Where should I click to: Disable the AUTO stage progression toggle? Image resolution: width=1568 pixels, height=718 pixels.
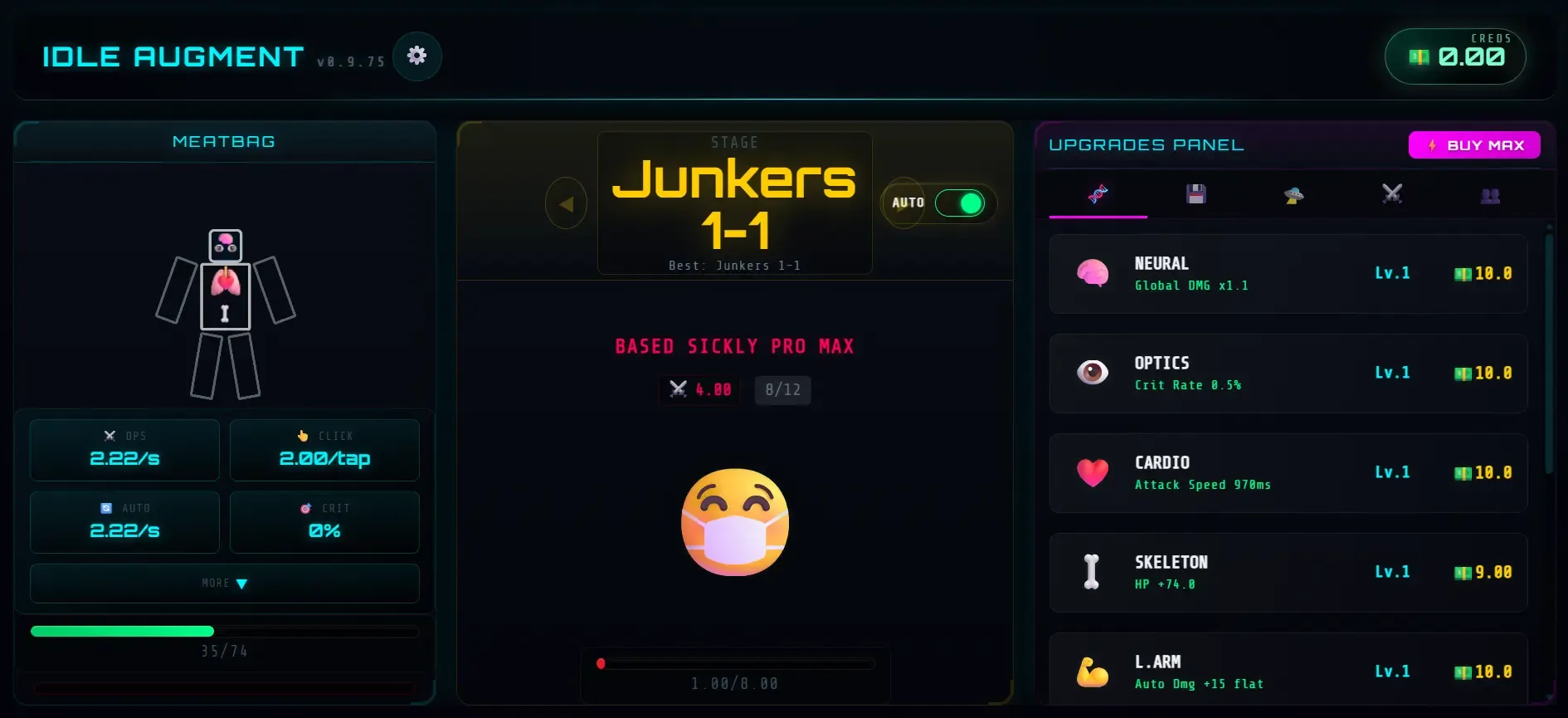[x=959, y=202]
